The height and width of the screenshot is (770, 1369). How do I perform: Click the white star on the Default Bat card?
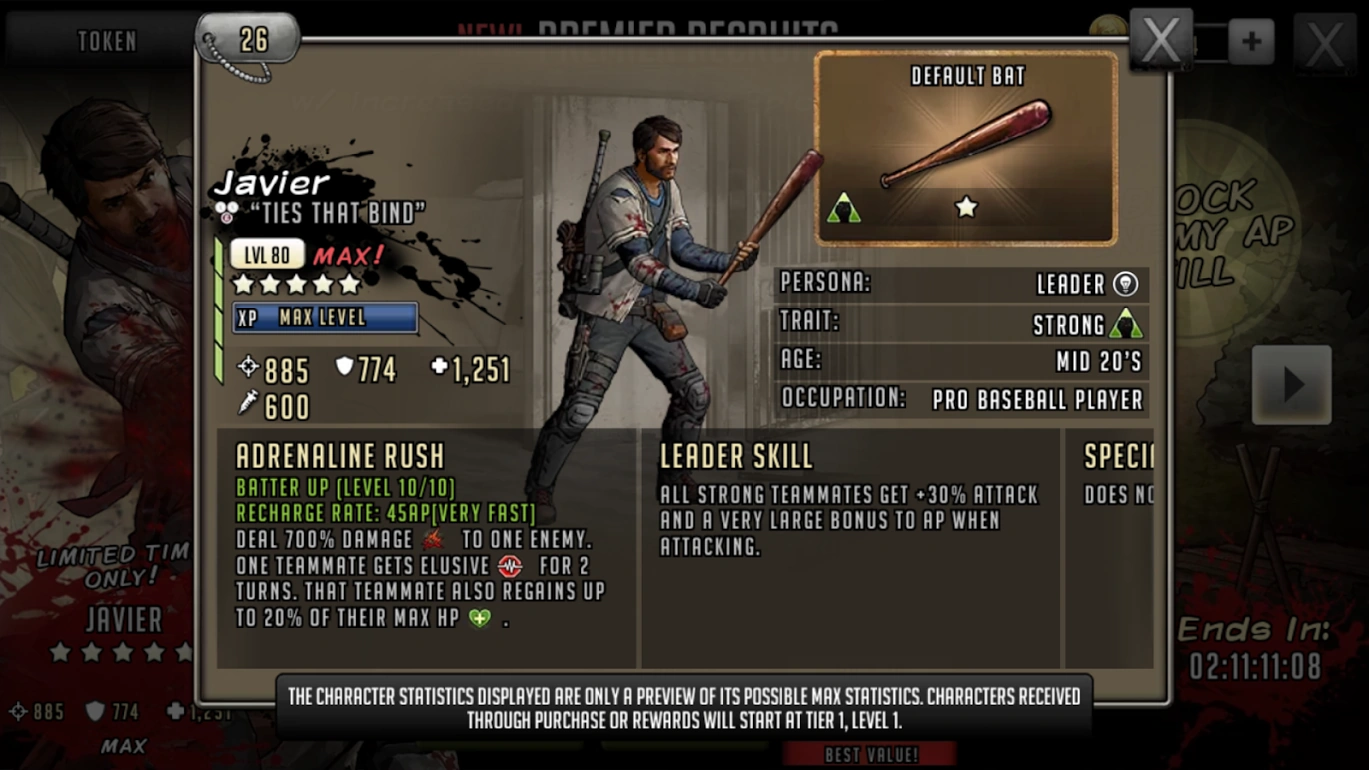click(965, 207)
